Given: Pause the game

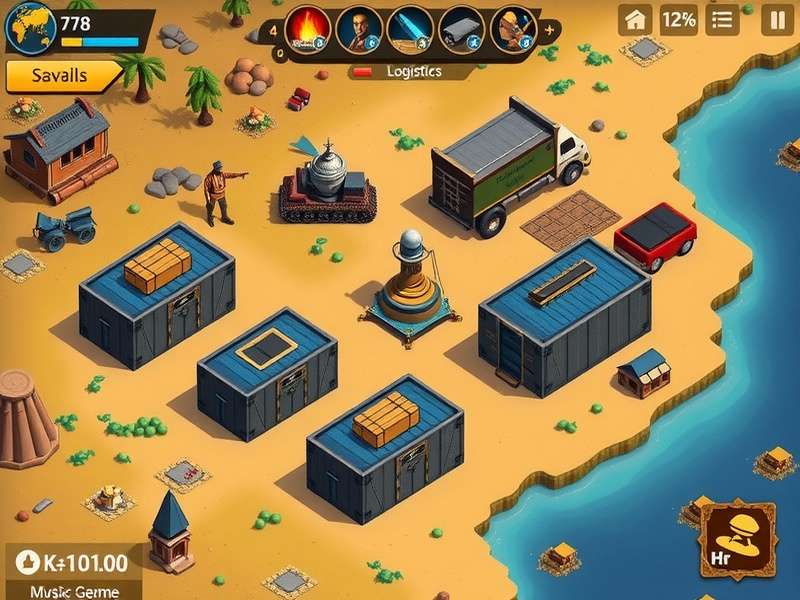Looking at the screenshot, I should coord(776,19).
